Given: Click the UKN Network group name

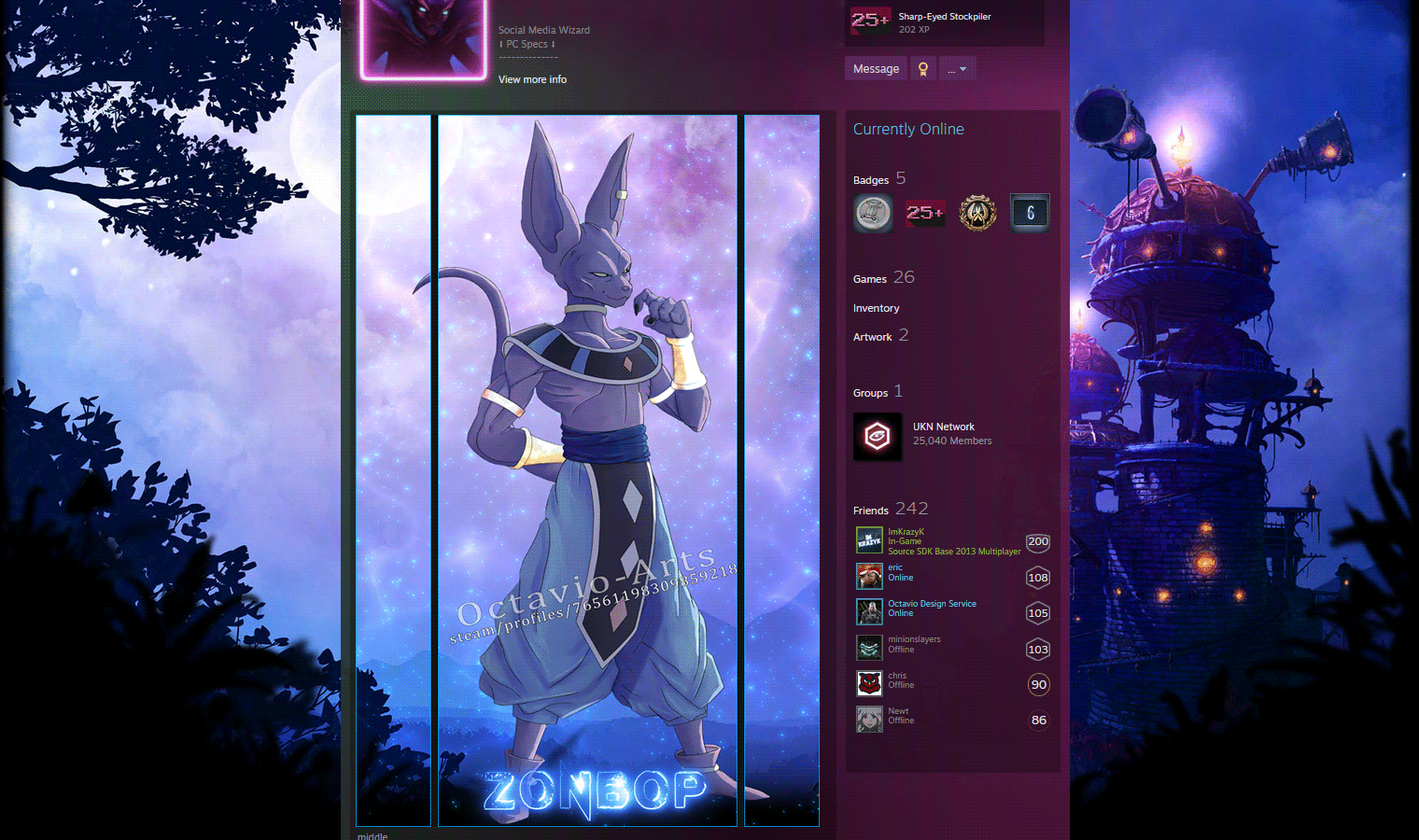Looking at the screenshot, I should (943, 427).
